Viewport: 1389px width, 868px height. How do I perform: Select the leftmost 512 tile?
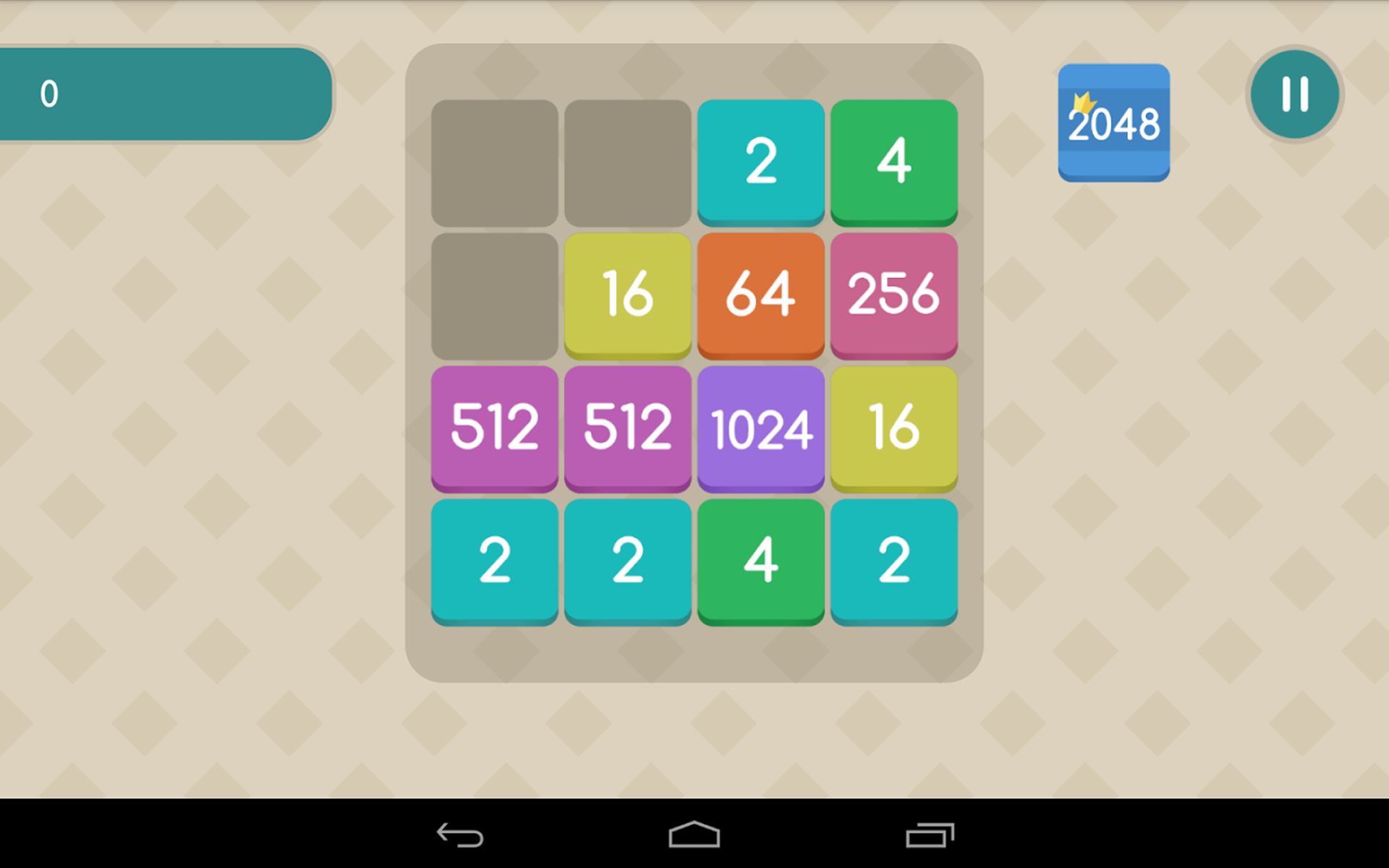point(494,428)
